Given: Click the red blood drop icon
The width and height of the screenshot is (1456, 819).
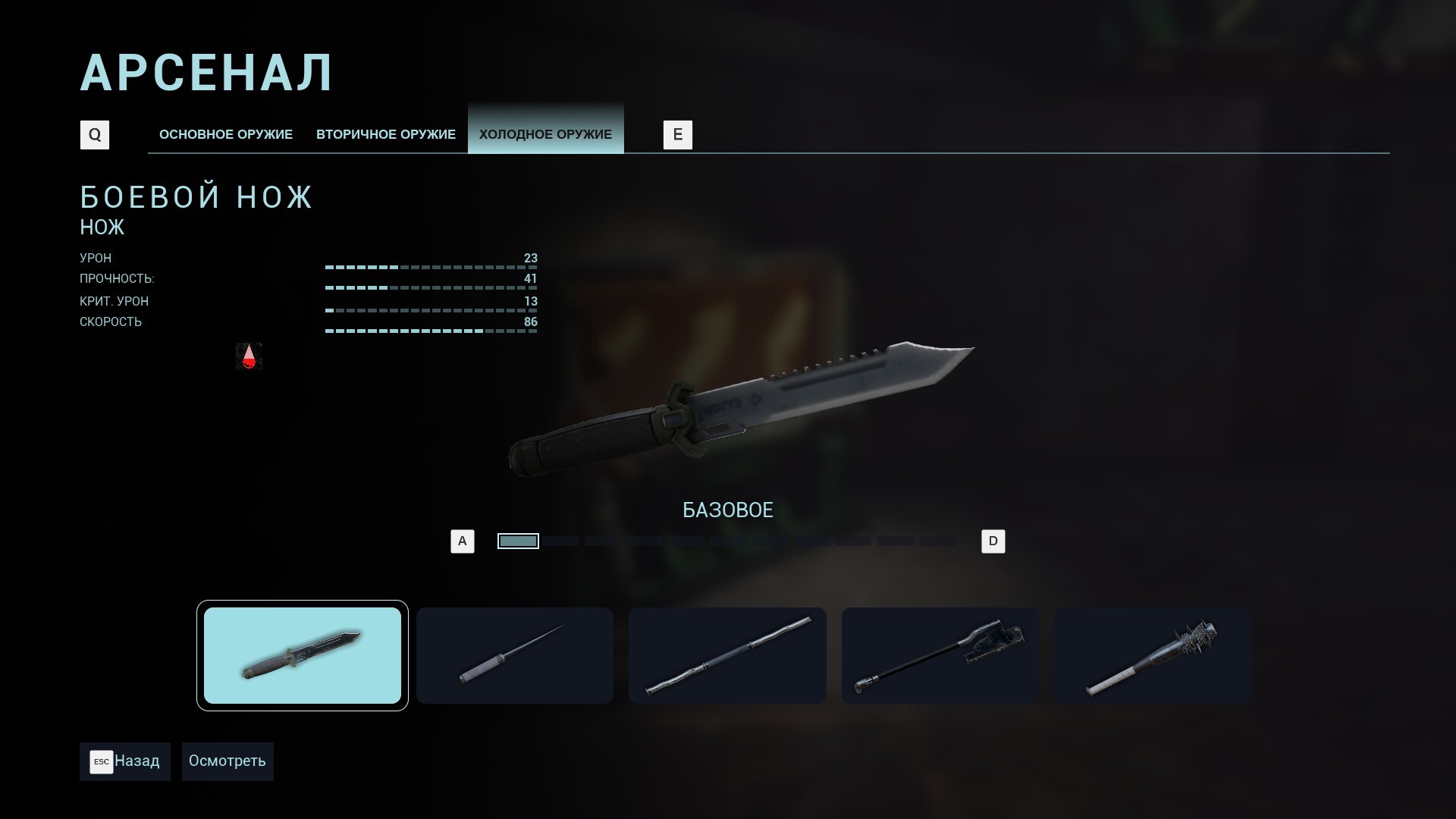Looking at the screenshot, I should tap(249, 356).
